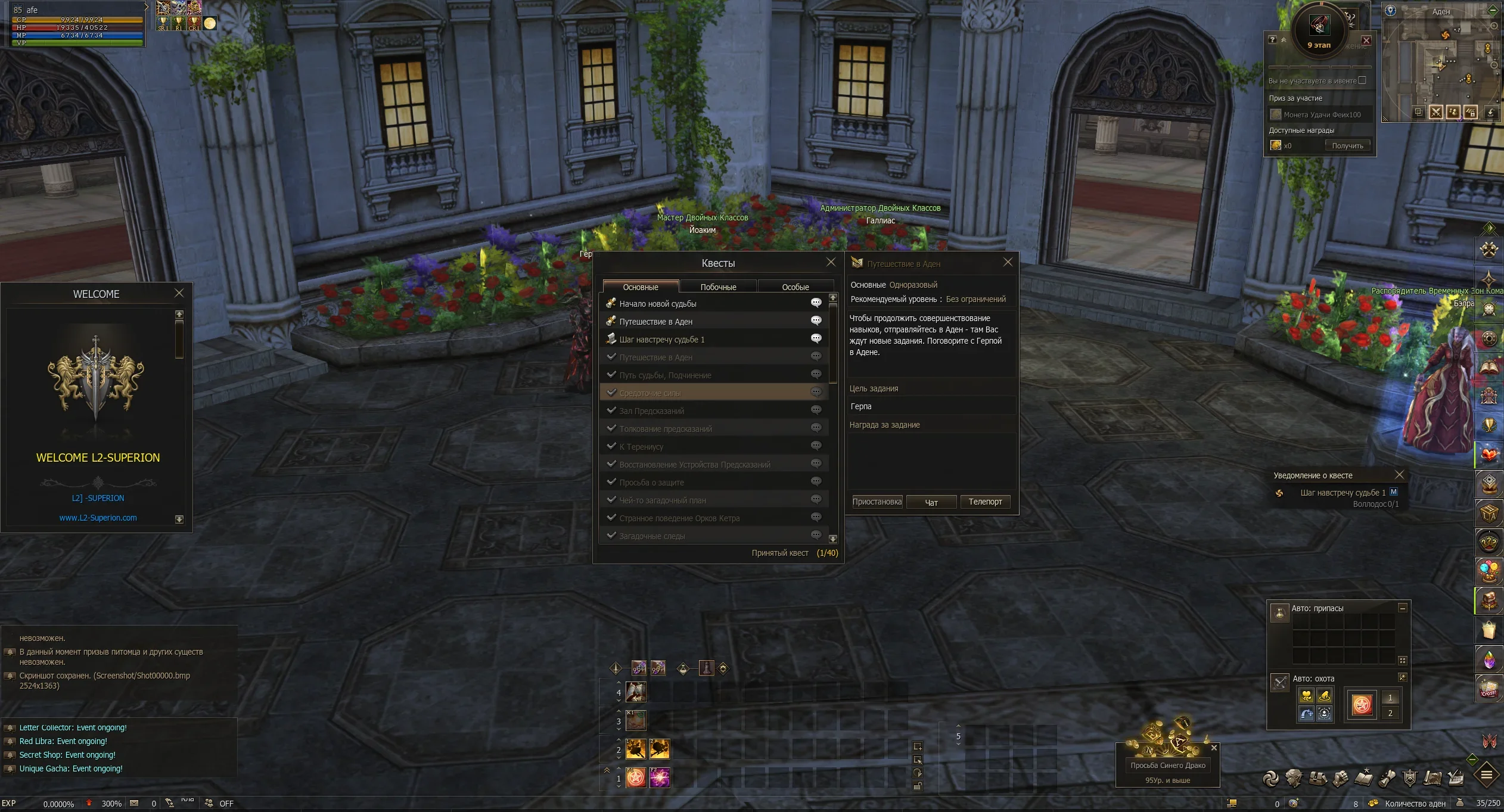Close the WELCOME window
Viewport: 1504px width, 812px height.
(x=179, y=293)
